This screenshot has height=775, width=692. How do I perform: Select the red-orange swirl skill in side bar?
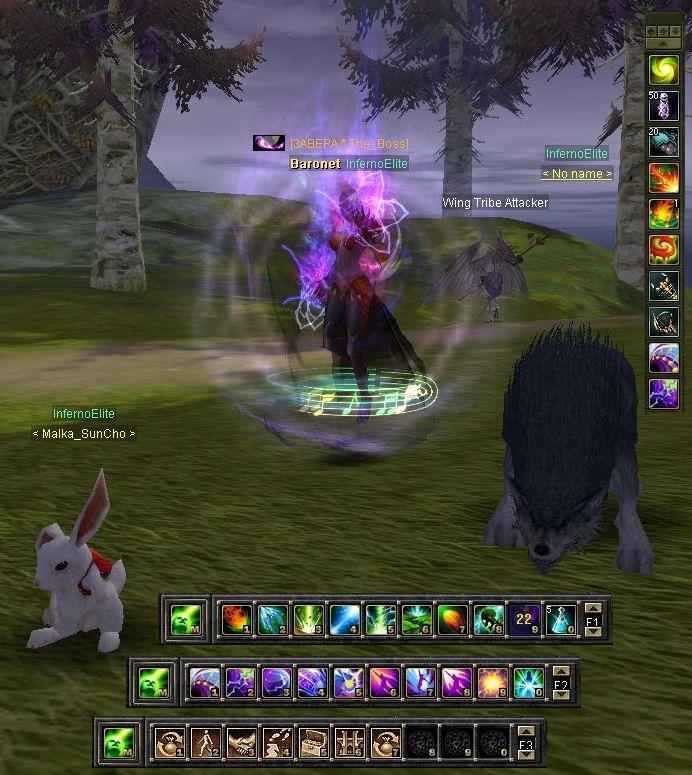(664, 248)
